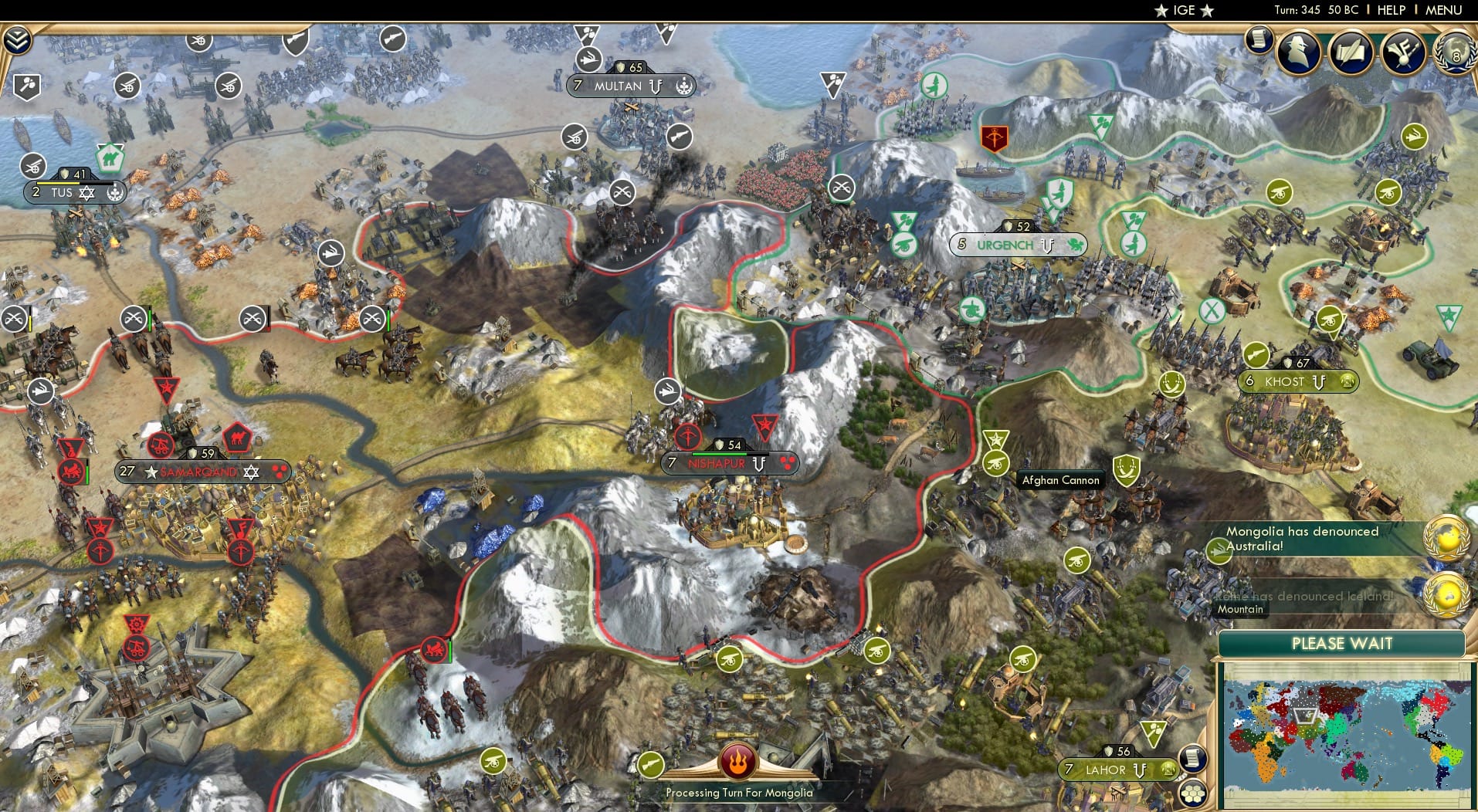This screenshot has width=1478, height=812.
Task: Open the MENU from the top bar
Action: (1442, 10)
